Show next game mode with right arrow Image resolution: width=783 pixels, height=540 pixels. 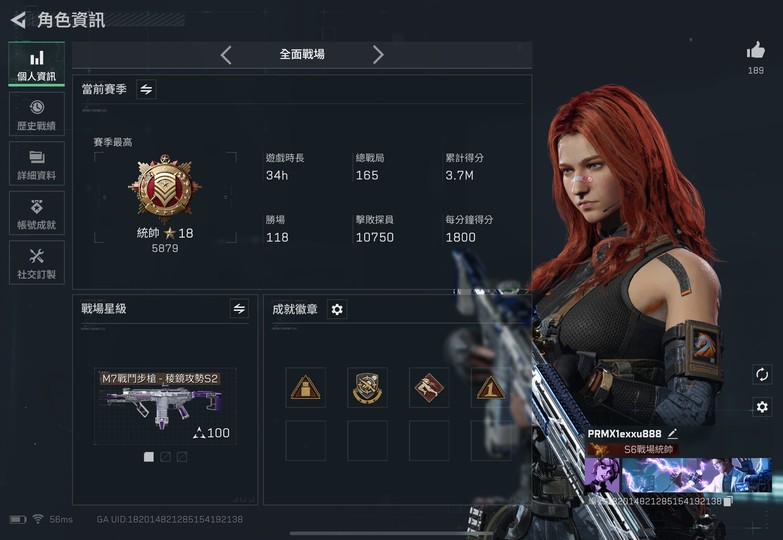point(378,55)
